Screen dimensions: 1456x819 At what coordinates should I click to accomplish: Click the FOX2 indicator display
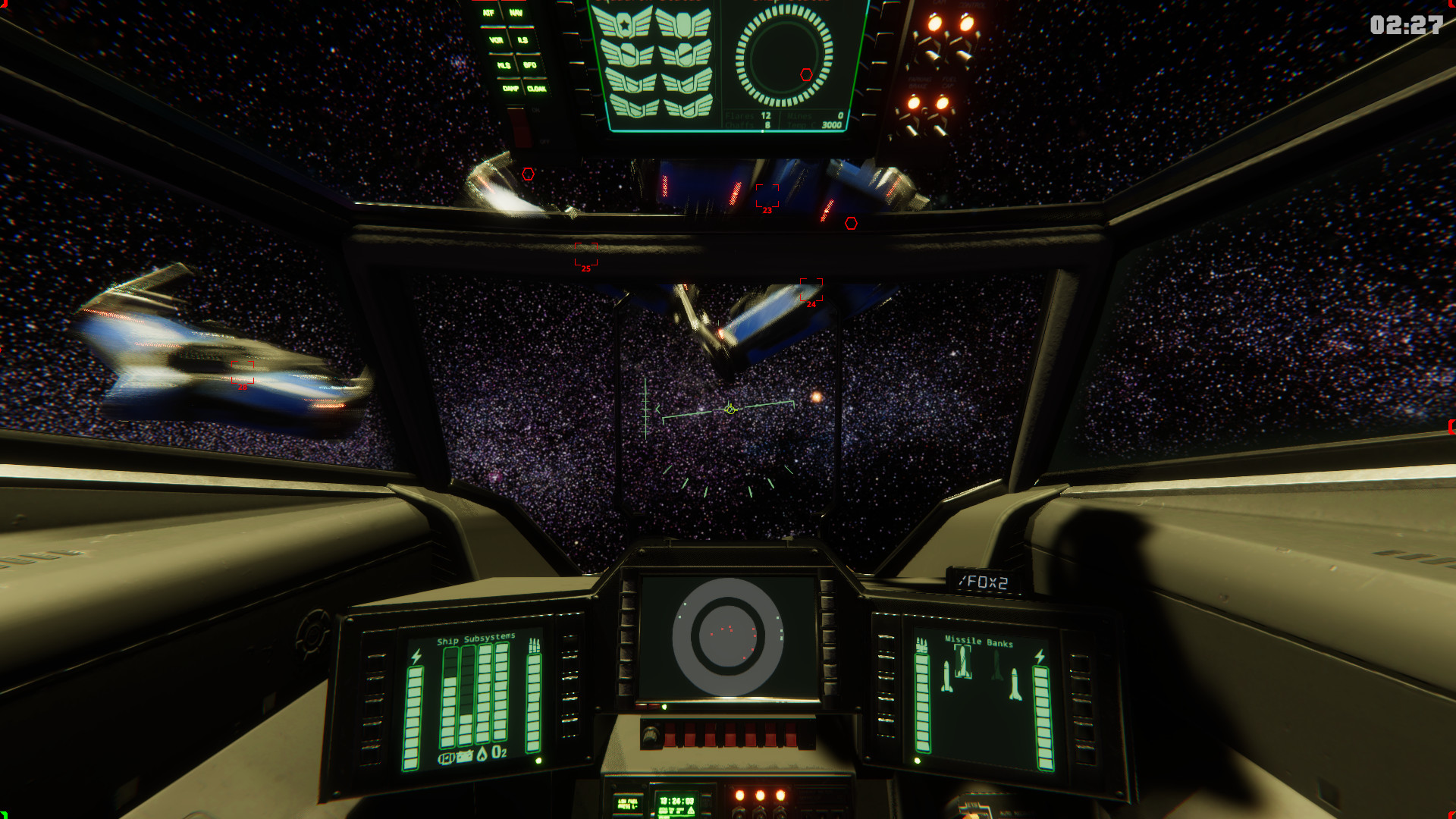coord(984,583)
